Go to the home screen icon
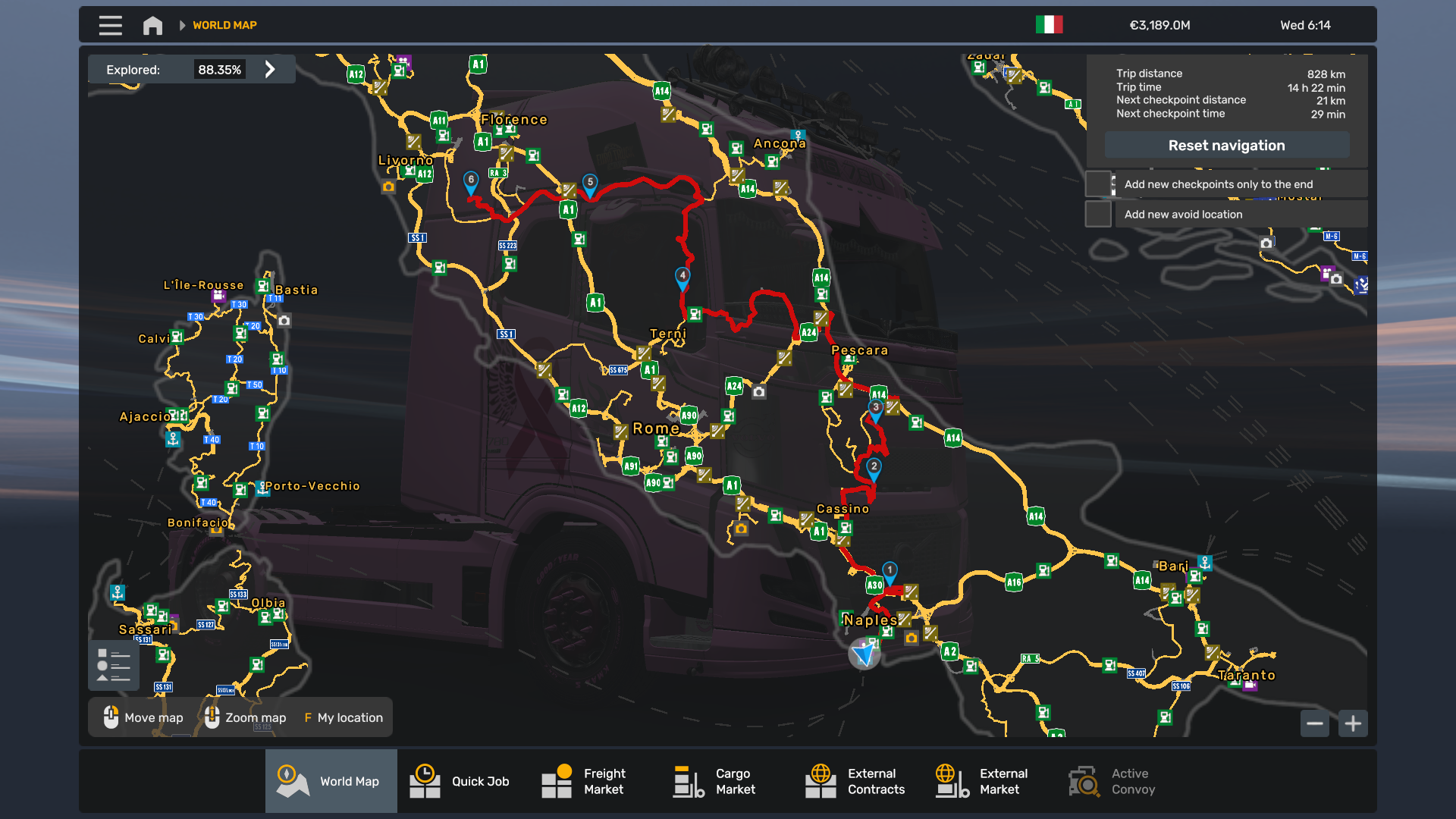This screenshot has height=819, width=1456. [x=152, y=25]
